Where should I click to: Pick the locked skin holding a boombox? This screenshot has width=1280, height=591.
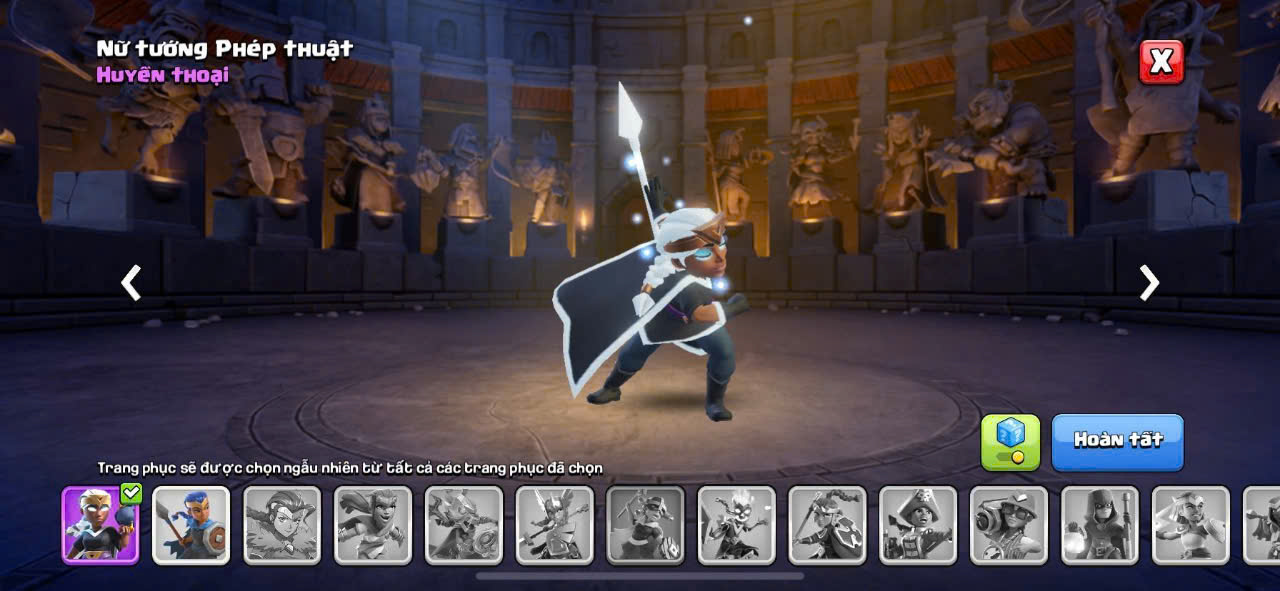(x=1009, y=525)
